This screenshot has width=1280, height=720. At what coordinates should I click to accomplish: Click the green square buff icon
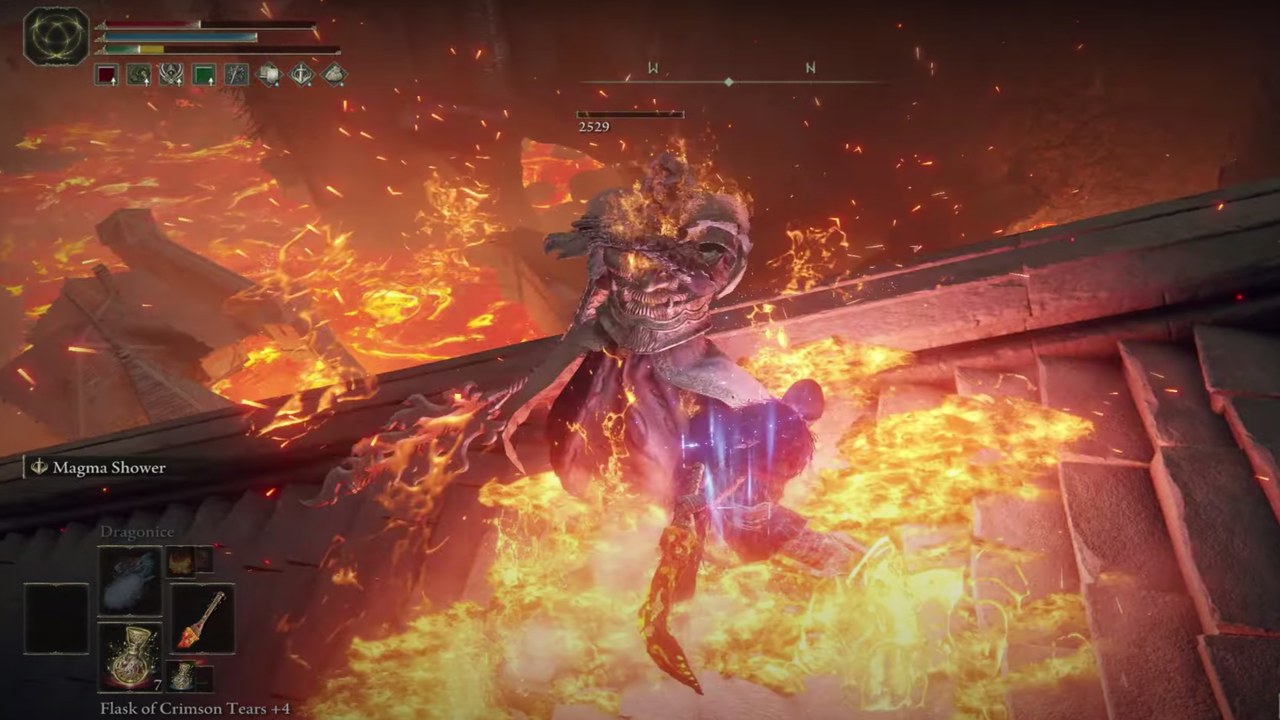point(204,75)
